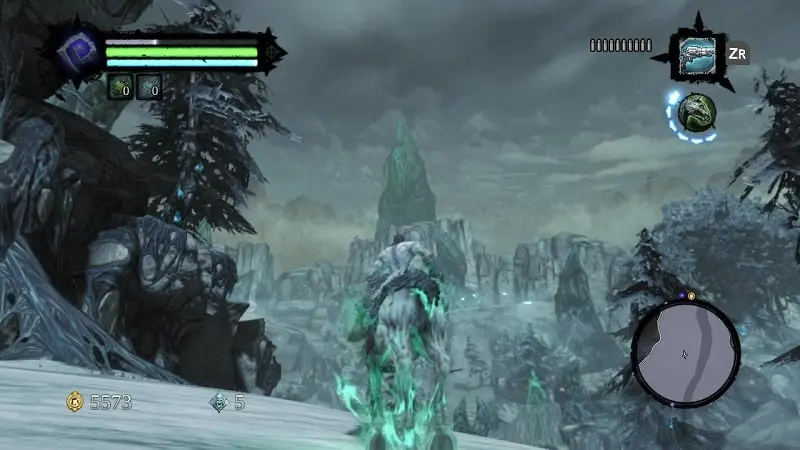
Task: Select the Redemption pistol weapon slot
Action: coord(697,53)
